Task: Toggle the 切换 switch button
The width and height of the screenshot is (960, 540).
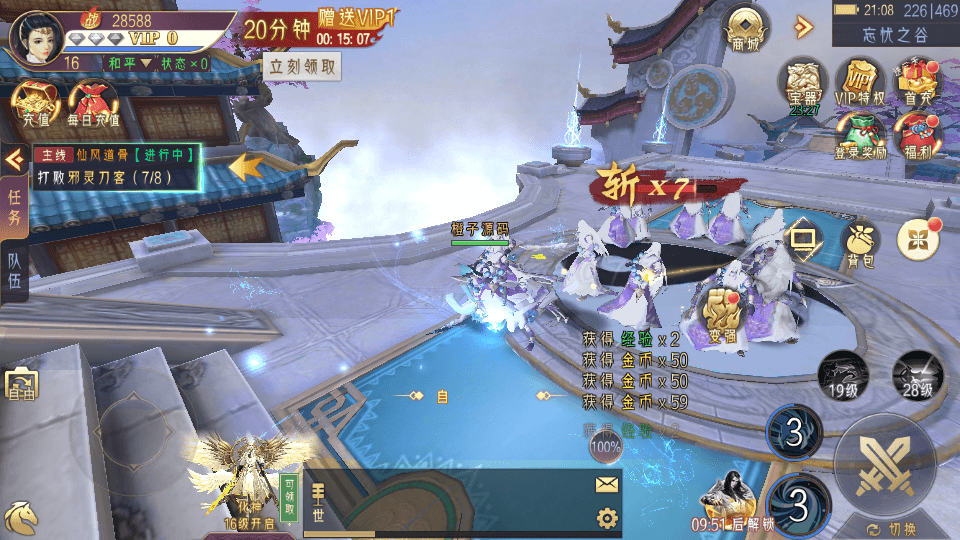Action: click(x=886, y=529)
